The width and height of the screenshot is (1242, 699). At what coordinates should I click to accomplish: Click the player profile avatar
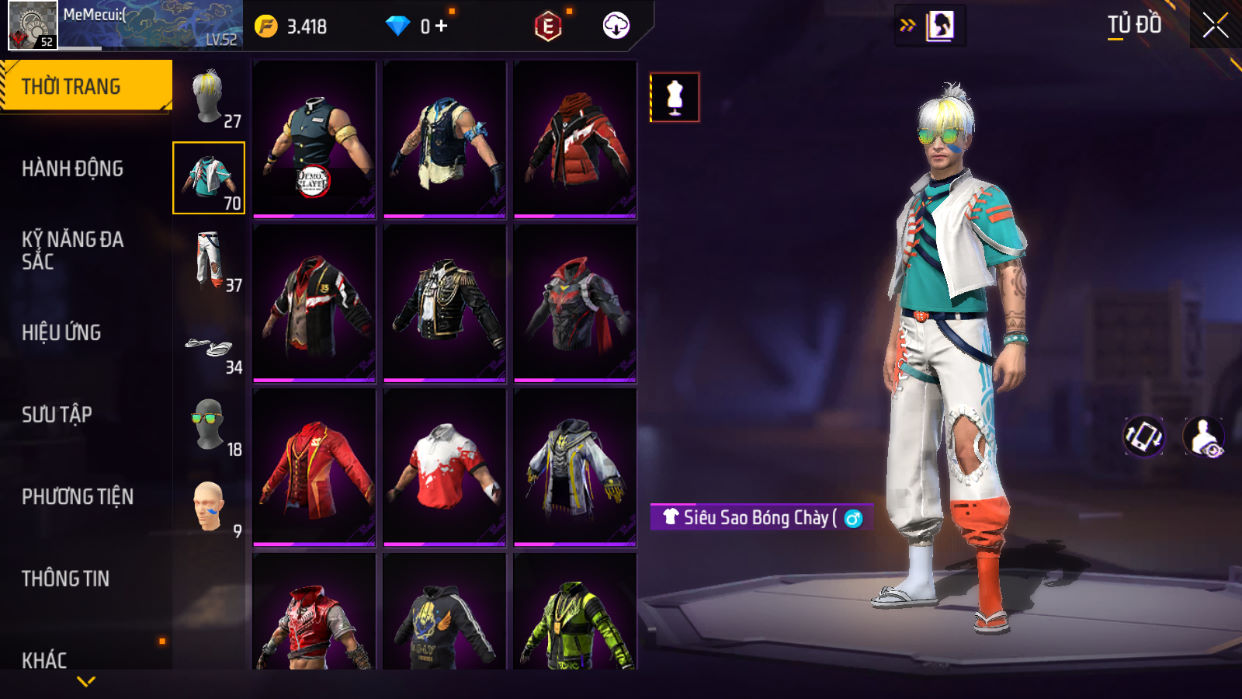[x=33, y=25]
